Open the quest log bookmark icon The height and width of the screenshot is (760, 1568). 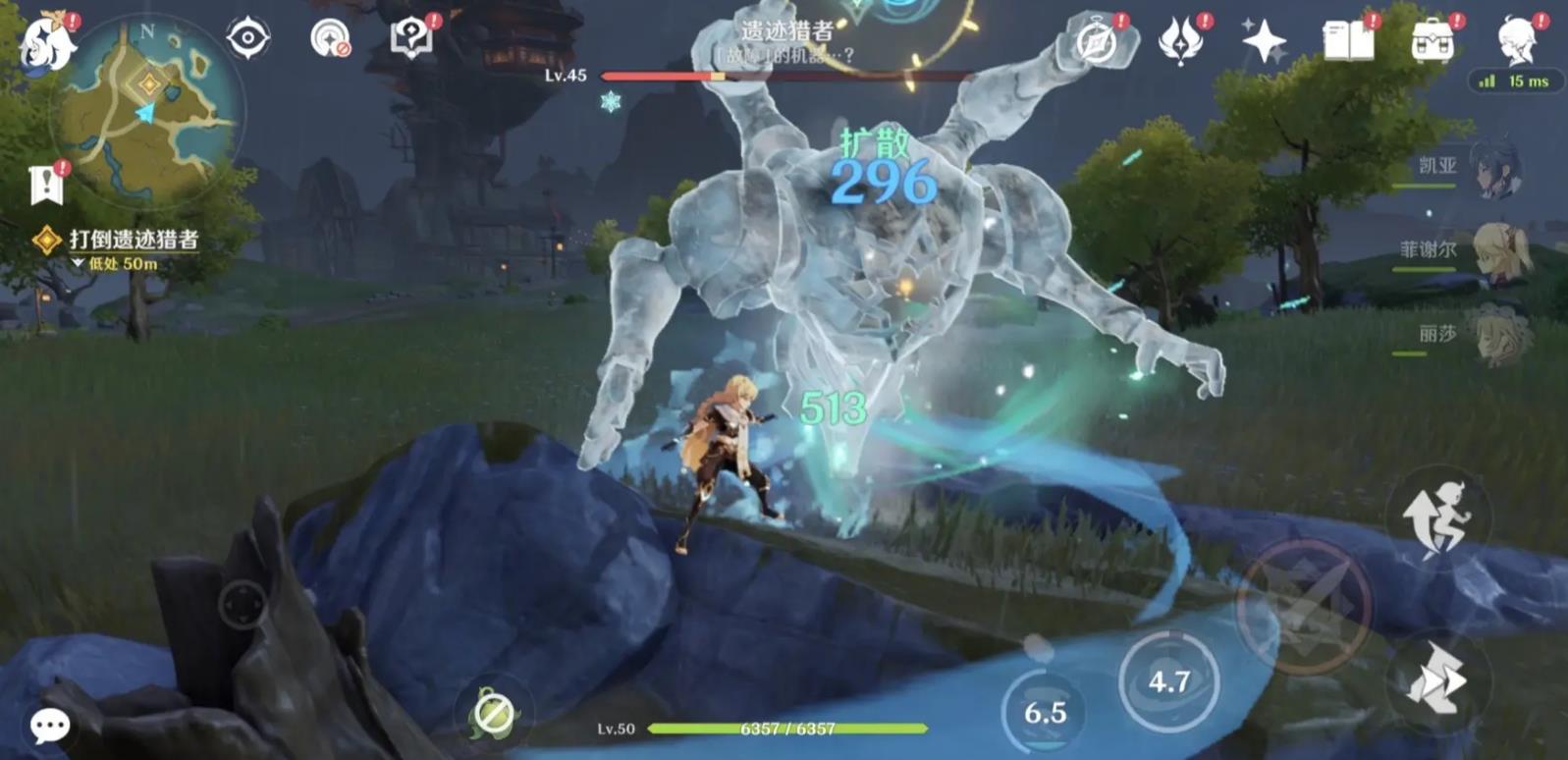click(46, 184)
